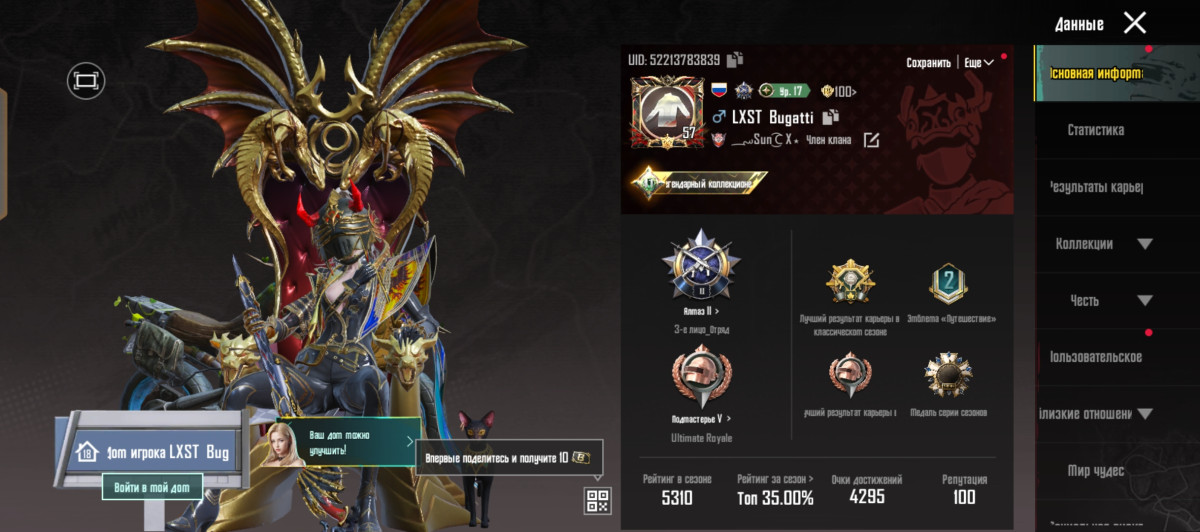Toggle the fullscreen character view icon
1200x532 pixels.
click(86, 80)
